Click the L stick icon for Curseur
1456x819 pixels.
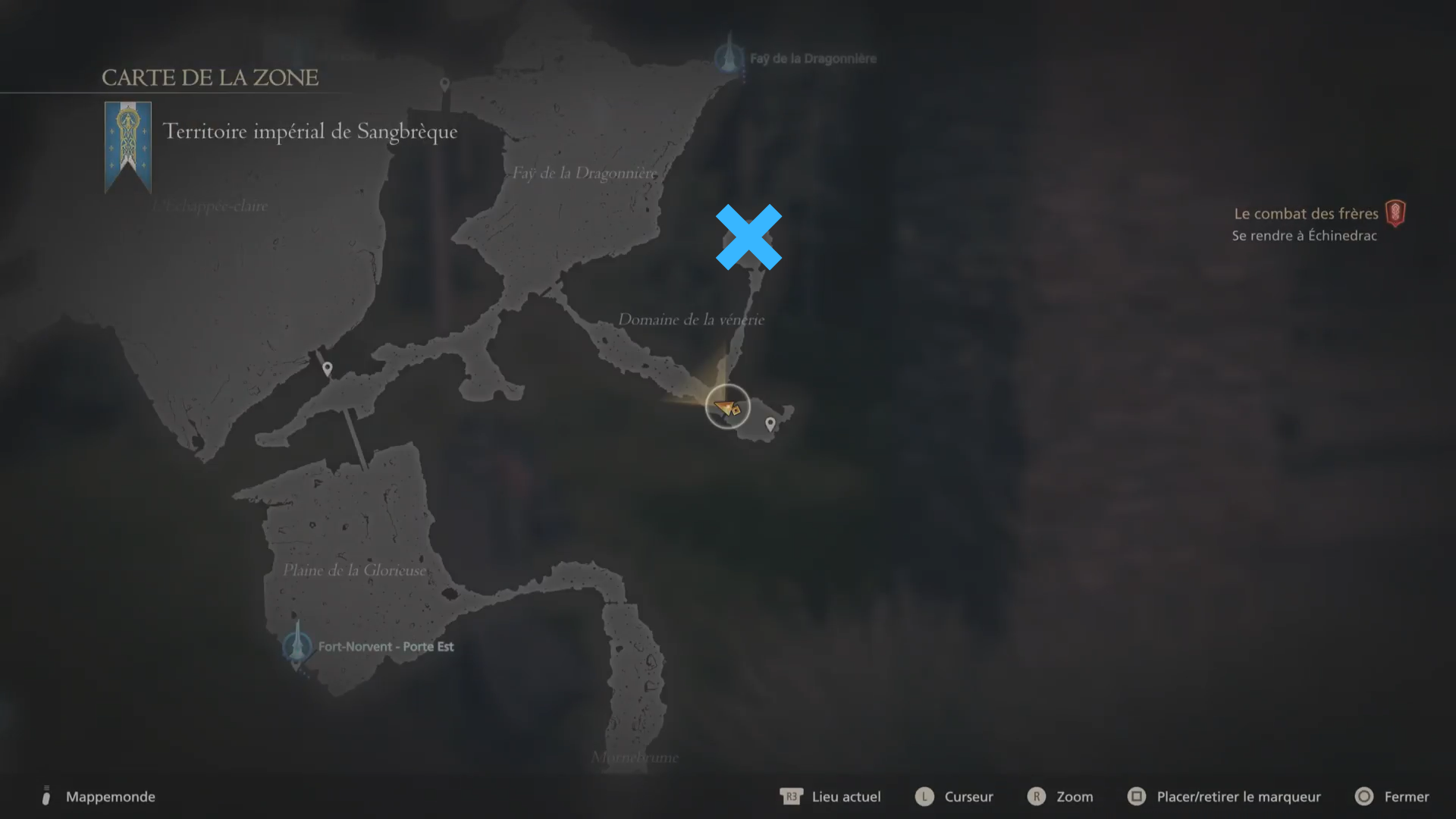[924, 796]
